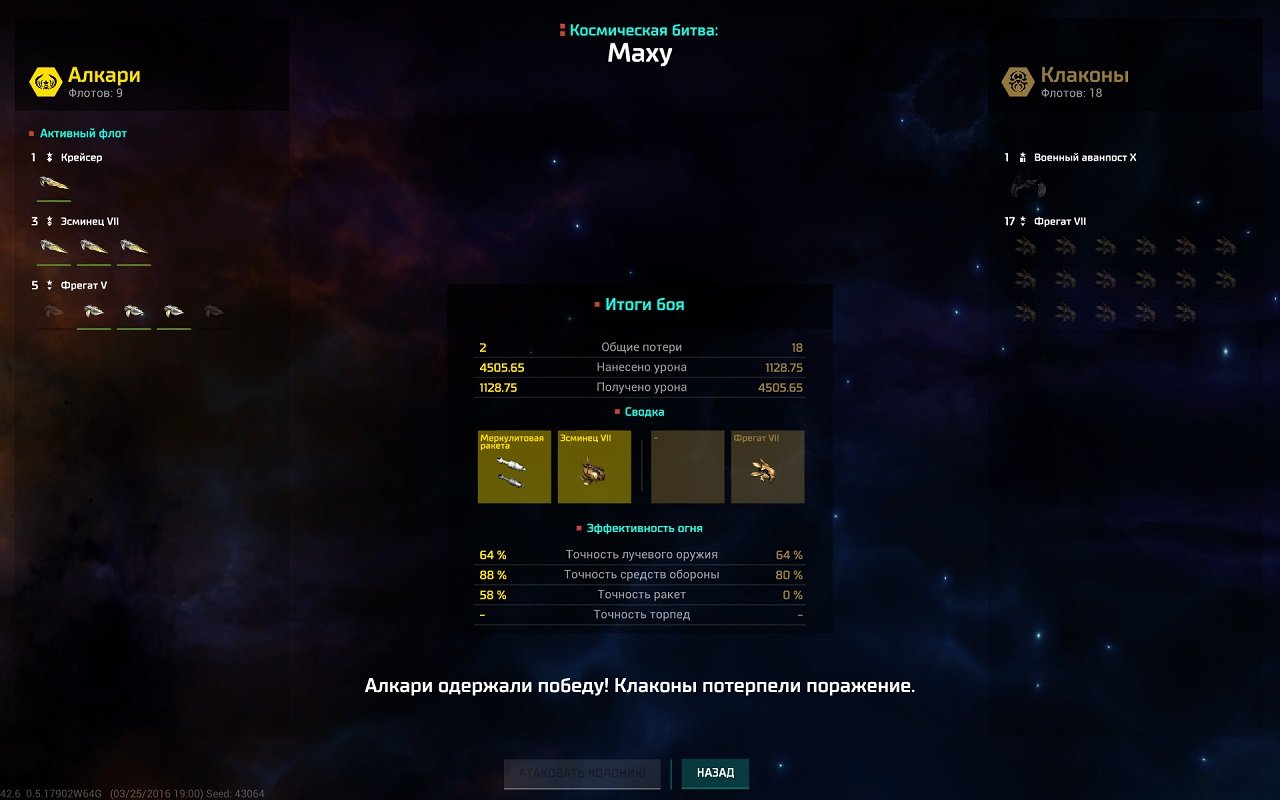Image resolution: width=1280 pixels, height=800 pixels.
Task: Deselect the first Эсминец VII ship
Action: point(52,245)
